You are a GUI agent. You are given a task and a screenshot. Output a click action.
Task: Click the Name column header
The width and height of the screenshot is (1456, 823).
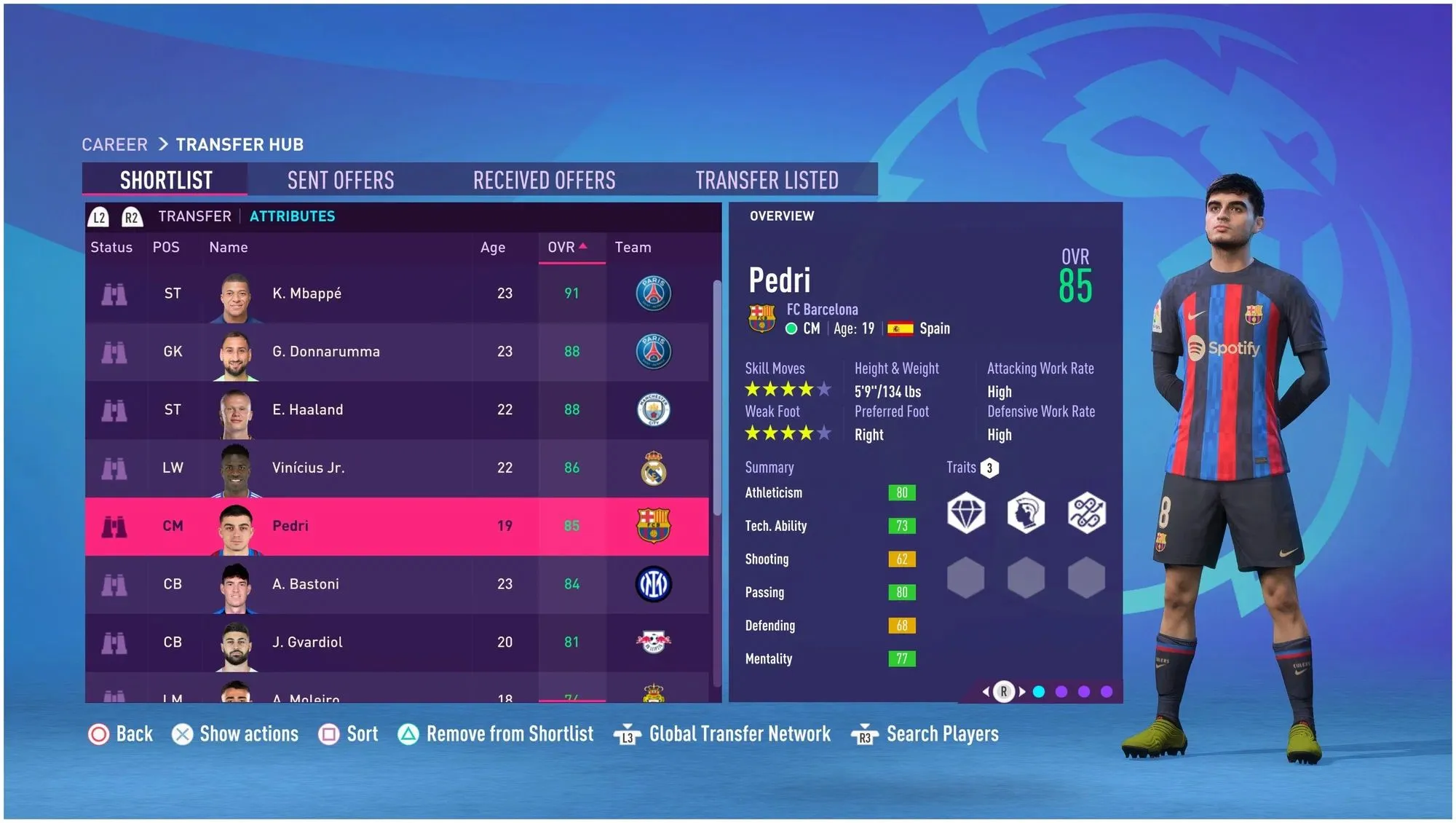tap(229, 248)
